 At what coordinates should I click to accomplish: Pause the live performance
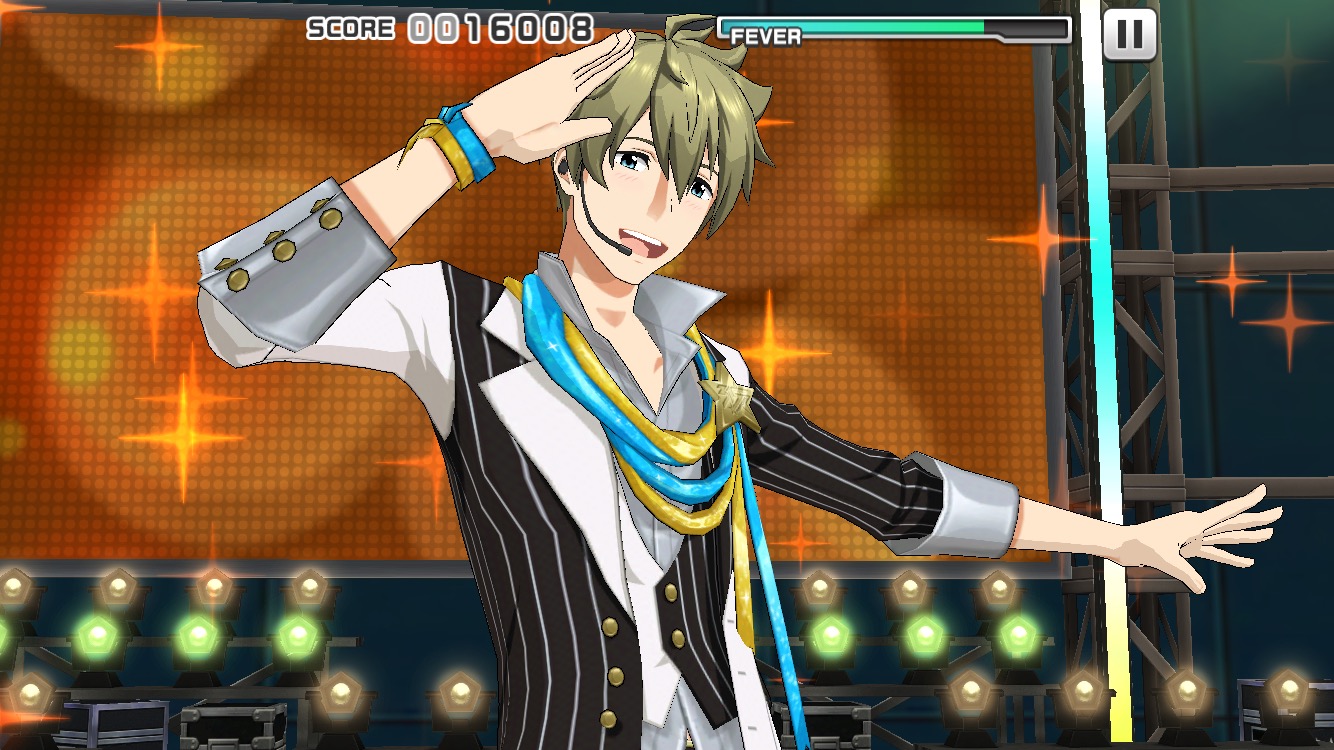(x=1129, y=36)
